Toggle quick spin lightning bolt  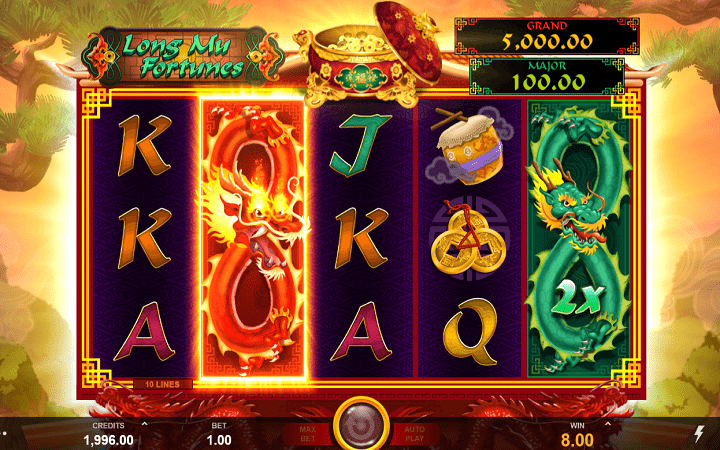click(697, 432)
